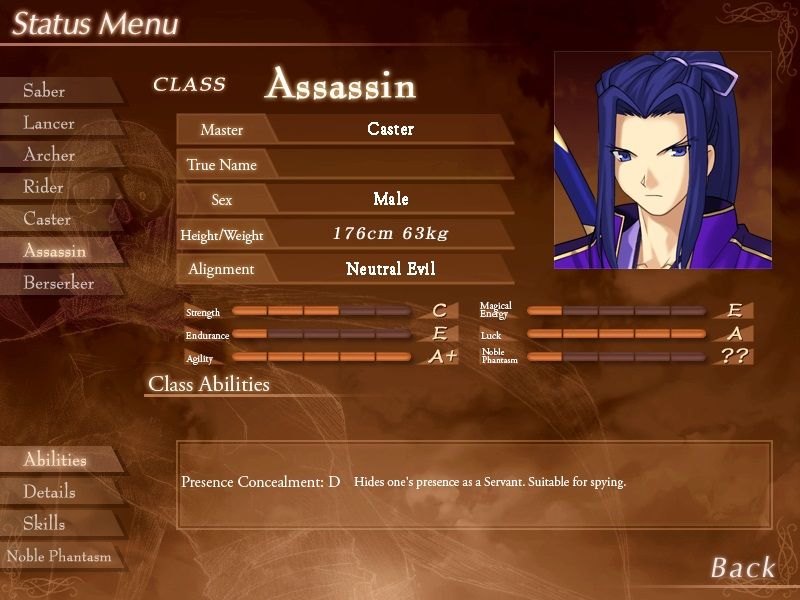The width and height of the screenshot is (800, 600).
Task: Open the Noble Phantasm tab
Action: [x=59, y=556]
